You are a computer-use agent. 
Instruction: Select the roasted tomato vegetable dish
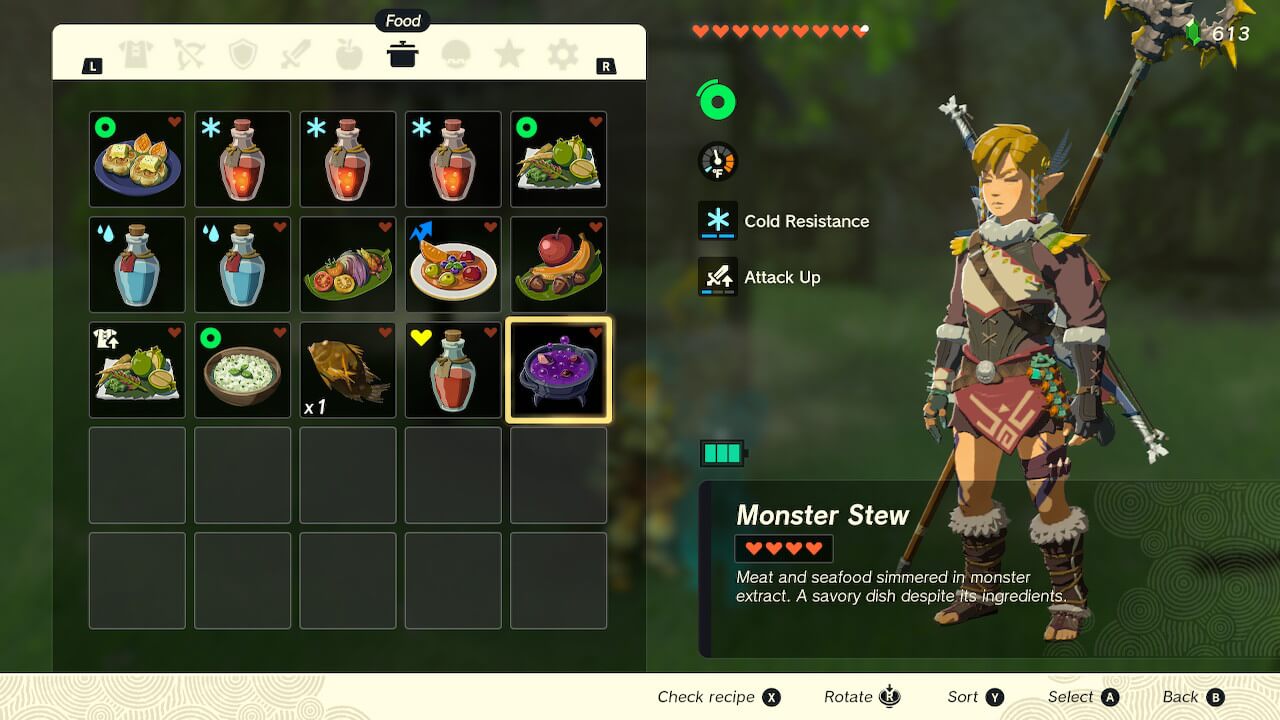tap(348, 264)
